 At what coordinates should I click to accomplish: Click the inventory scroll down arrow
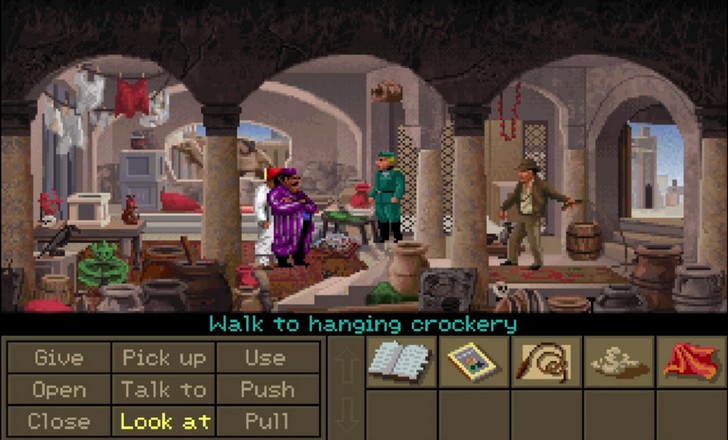(x=344, y=410)
